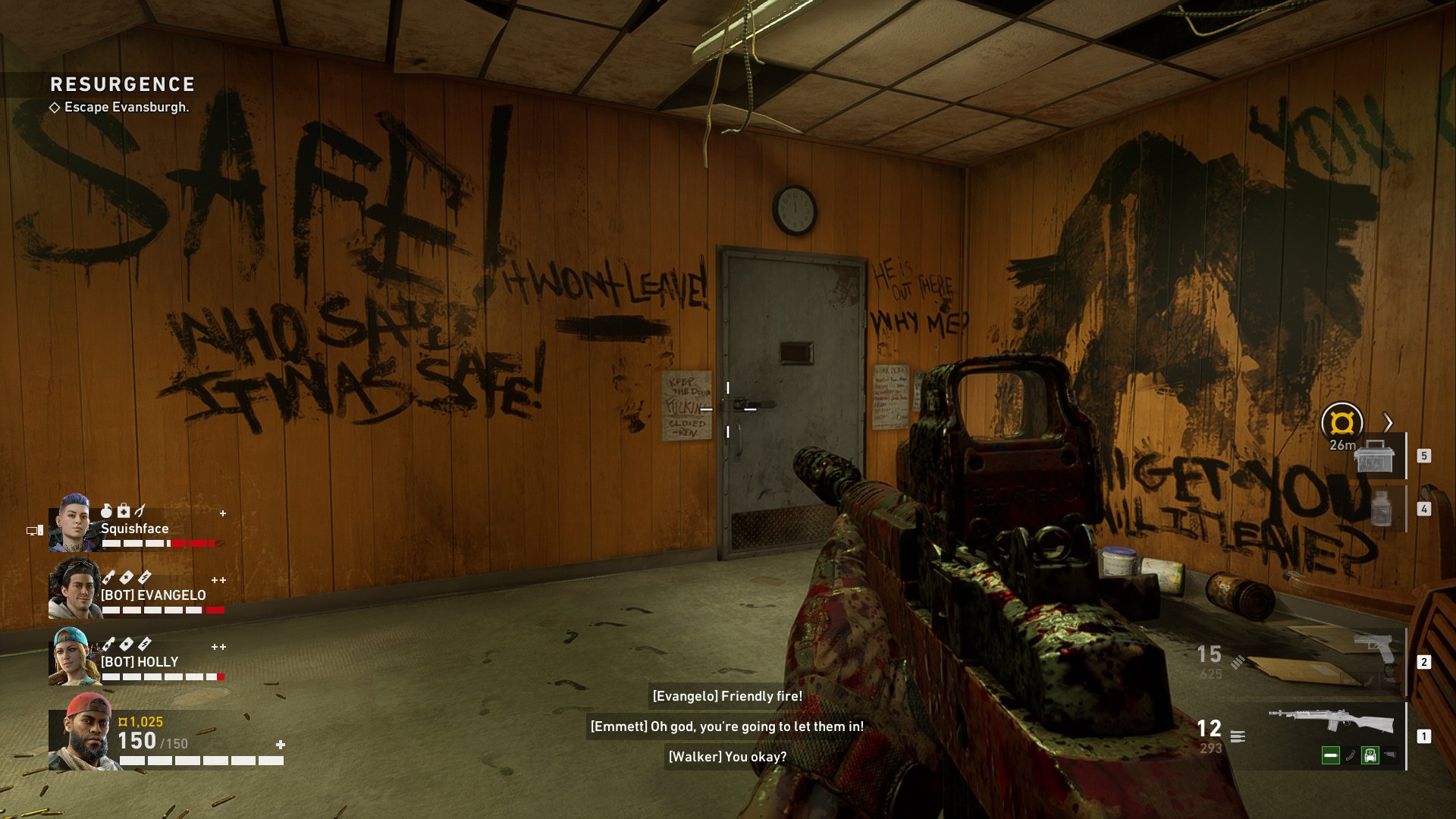Viewport: 1456px width, 819px height.
Task: Click the copper waypoint marker showing 26m
Action: (x=1341, y=422)
